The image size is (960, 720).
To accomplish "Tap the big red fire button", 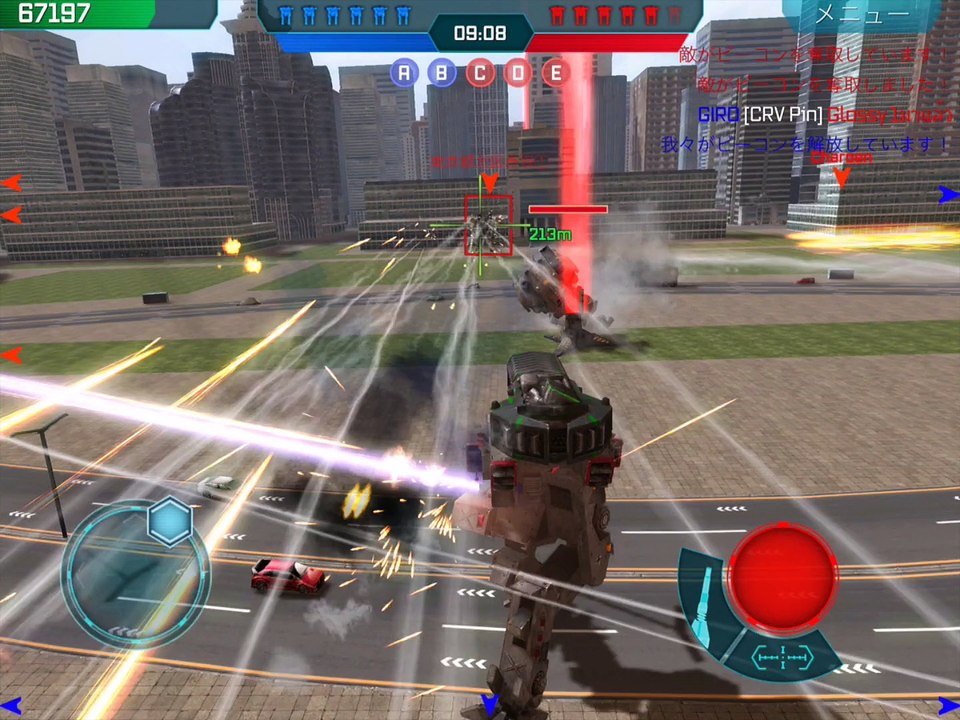I will 782,575.
